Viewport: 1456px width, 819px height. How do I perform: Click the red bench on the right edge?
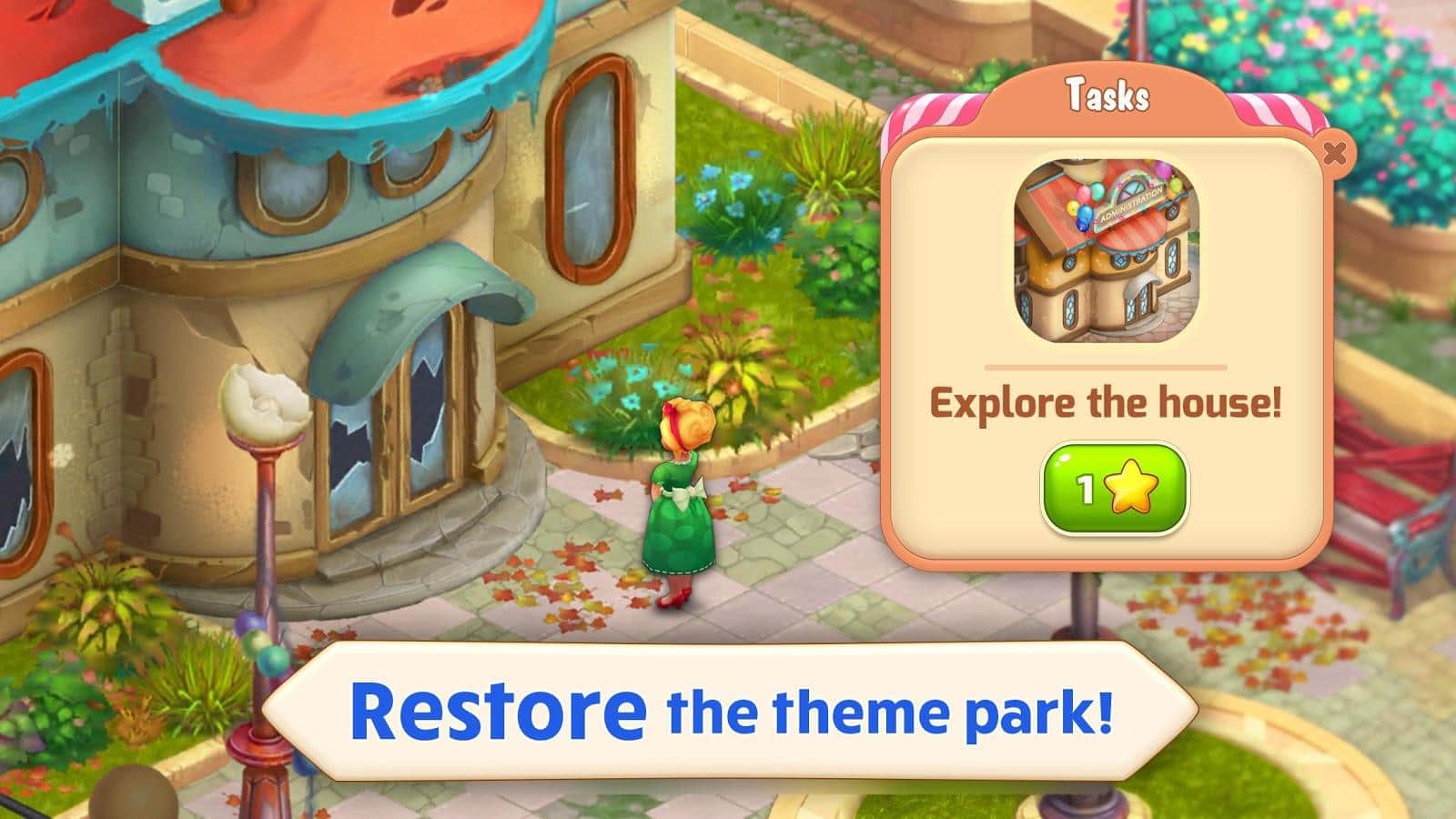click(1392, 500)
